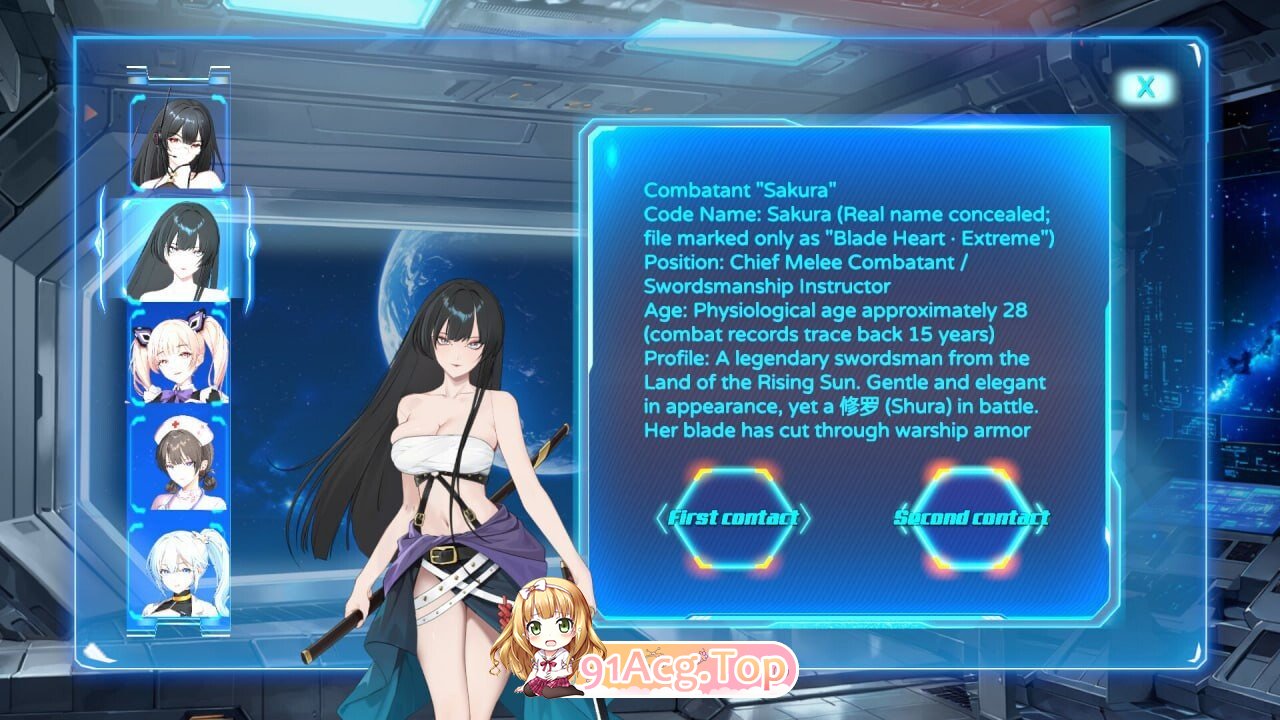Select the white-haired ponytail girl portrait
Image resolution: width=1280 pixels, height=720 pixels.
point(178,570)
